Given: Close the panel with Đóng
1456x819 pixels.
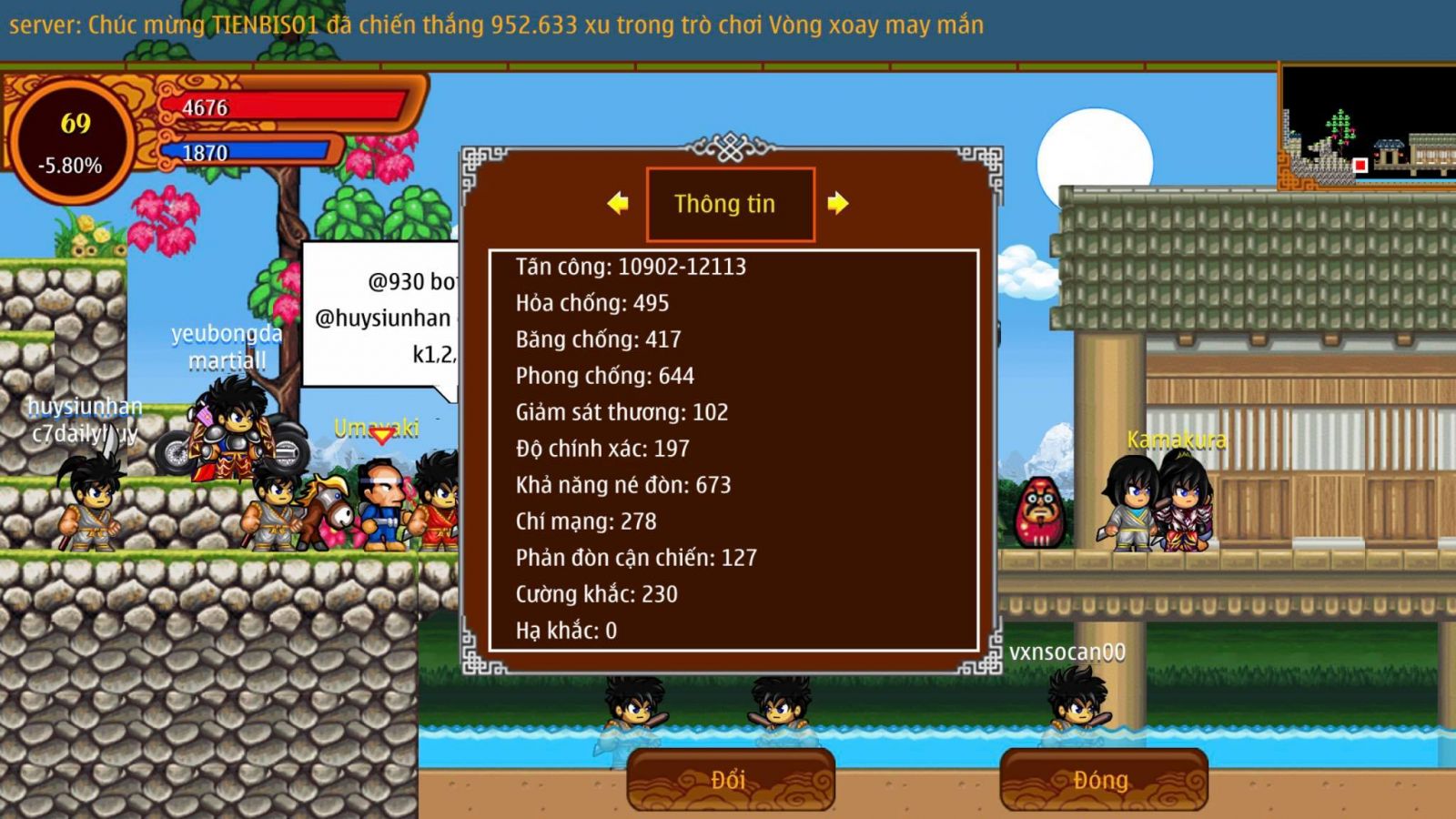Looking at the screenshot, I should [1103, 780].
